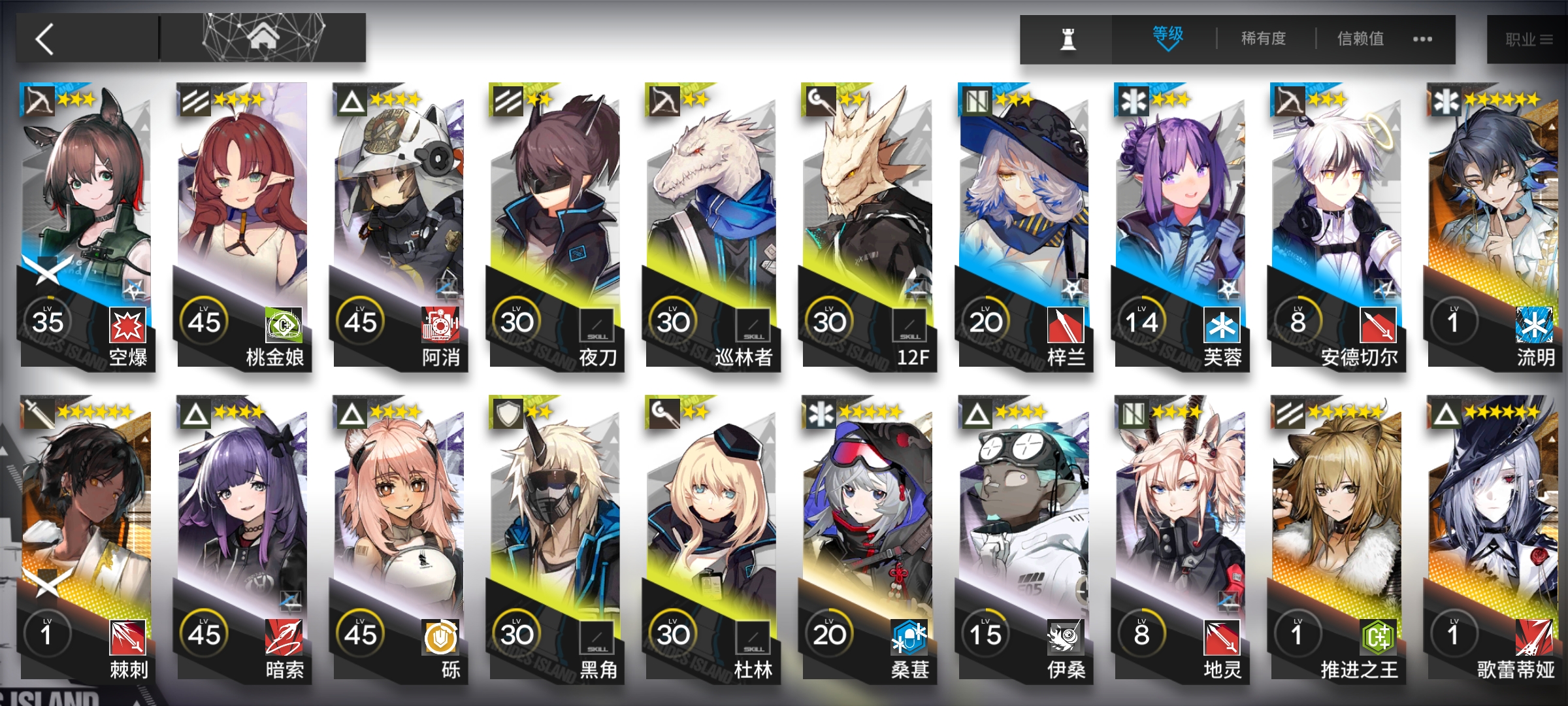Image resolution: width=1568 pixels, height=706 pixels.
Task: Go back with the arrow button
Action: click(46, 39)
